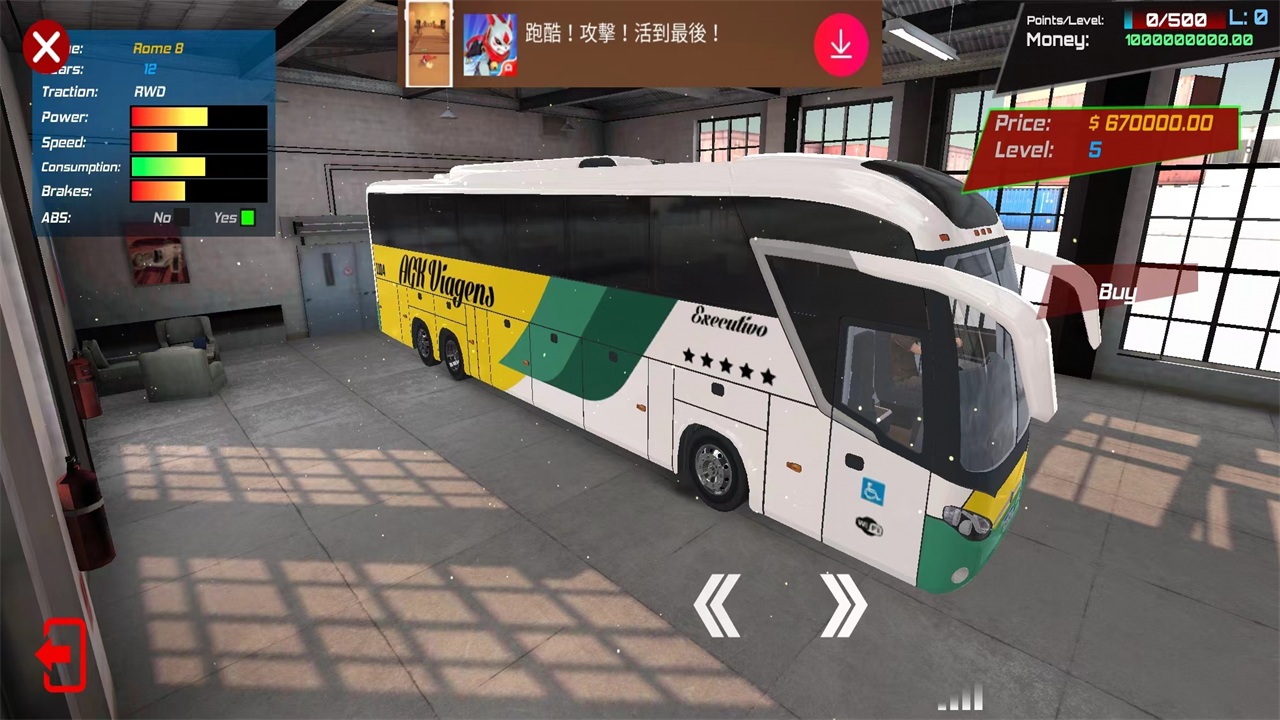Tap the parkour game preview thumbnail
The width and height of the screenshot is (1280, 720).
pyautogui.click(x=429, y=45)
